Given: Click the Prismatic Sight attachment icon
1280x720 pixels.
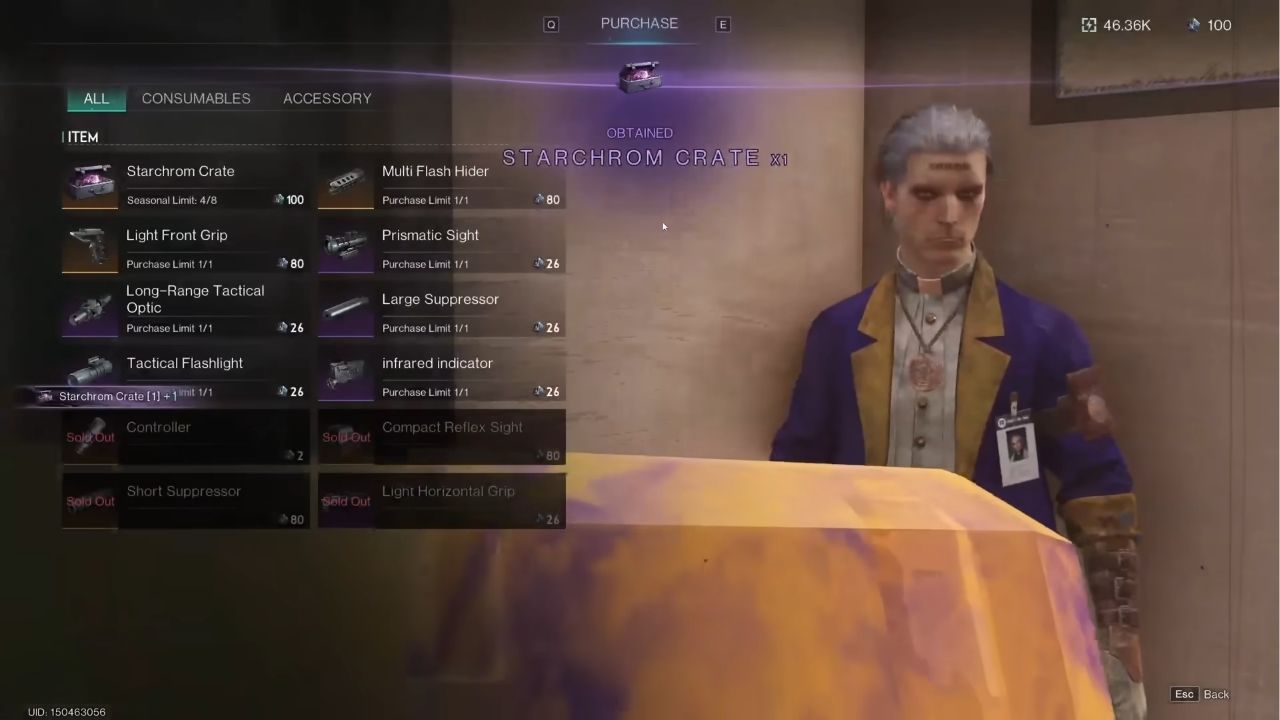Looking at the screenshot, I should pyautogui.click(x=345, y=245).
